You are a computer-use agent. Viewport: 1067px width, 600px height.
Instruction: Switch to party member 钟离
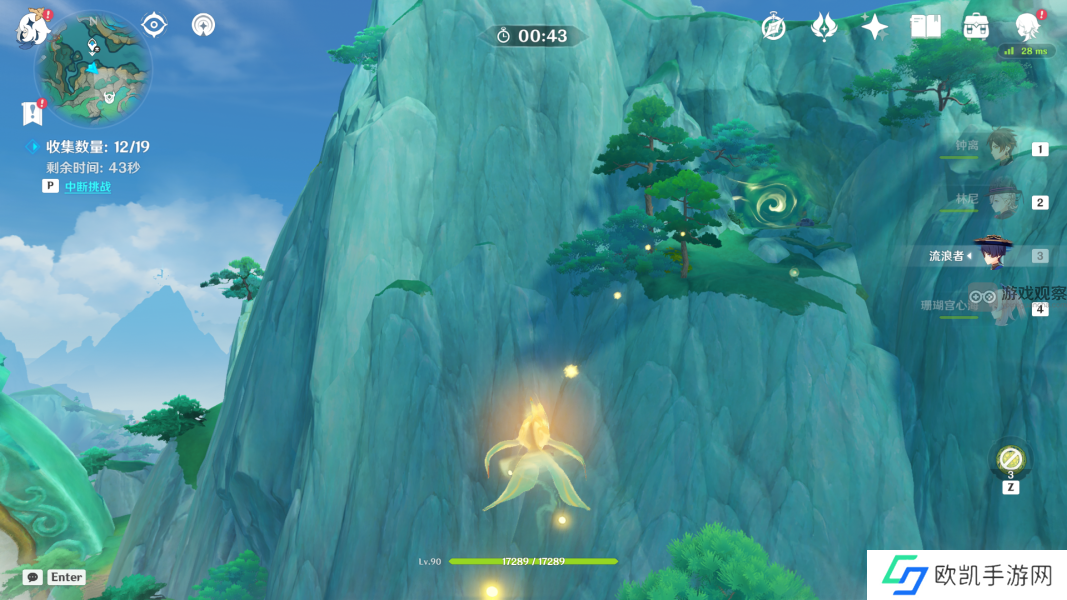pos(1001,148)
